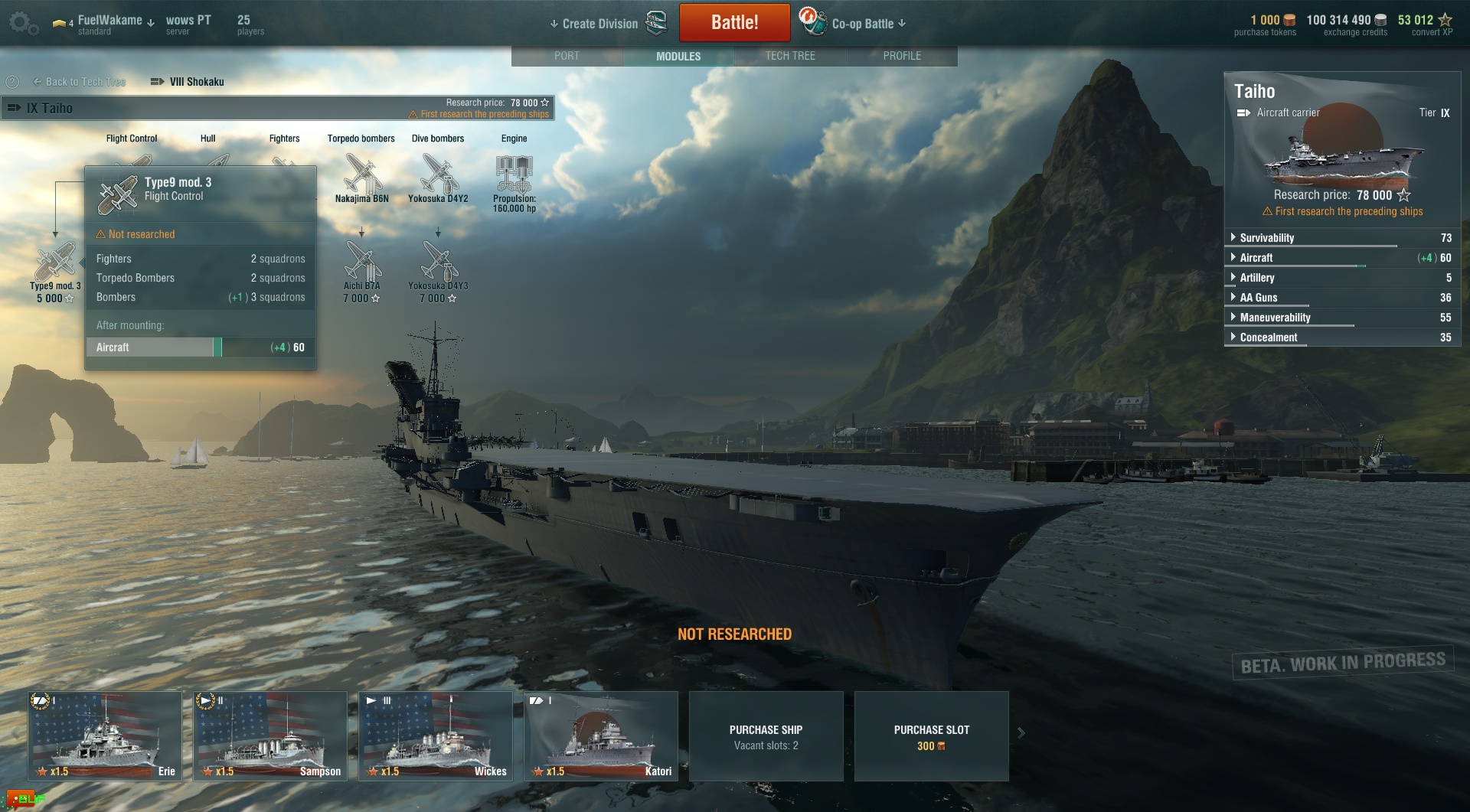The image size is (1470, 812).
Task: Select the Katori ship thumbnail
Action: 601,735
